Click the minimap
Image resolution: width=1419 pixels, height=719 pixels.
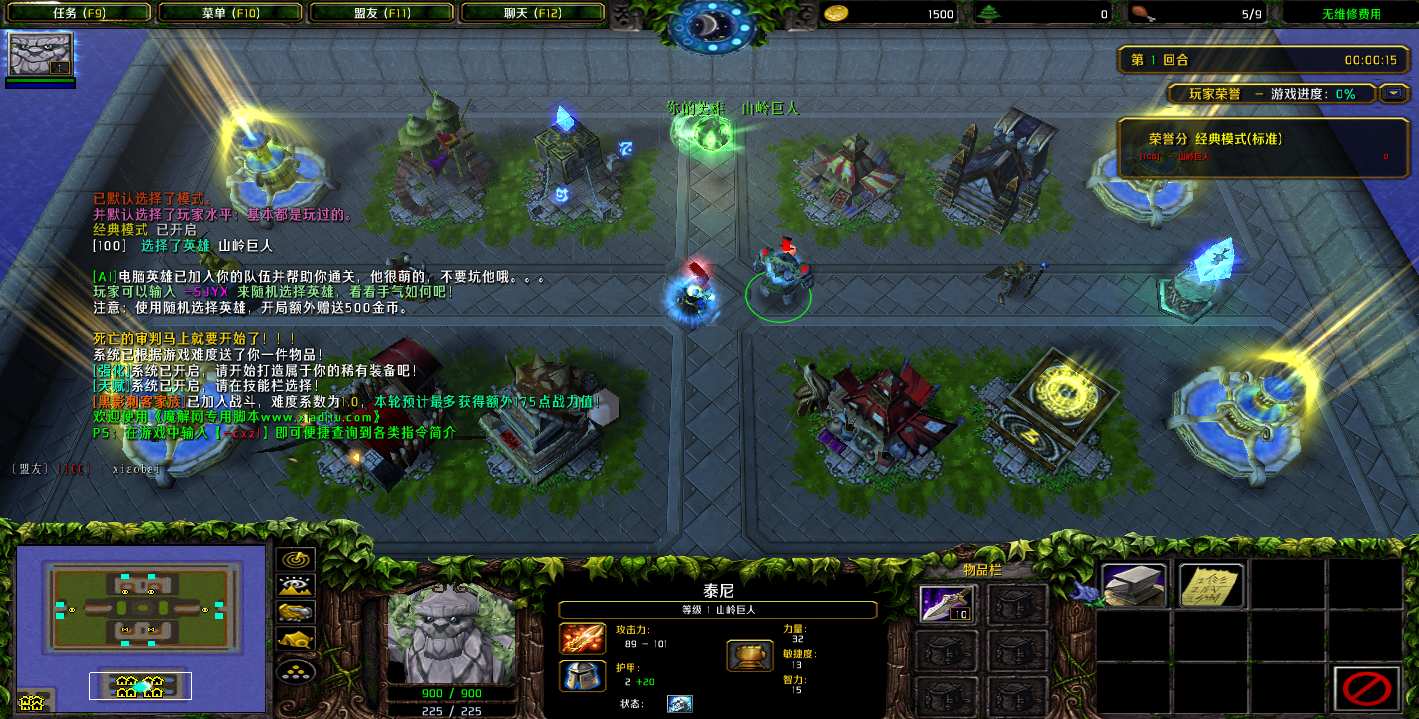[x=140, y=628]
